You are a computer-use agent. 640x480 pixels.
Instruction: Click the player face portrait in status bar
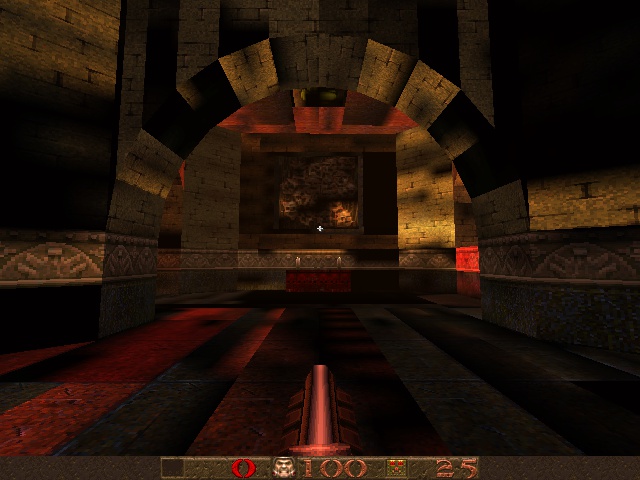pyautogui.click(x=285, y=468)
